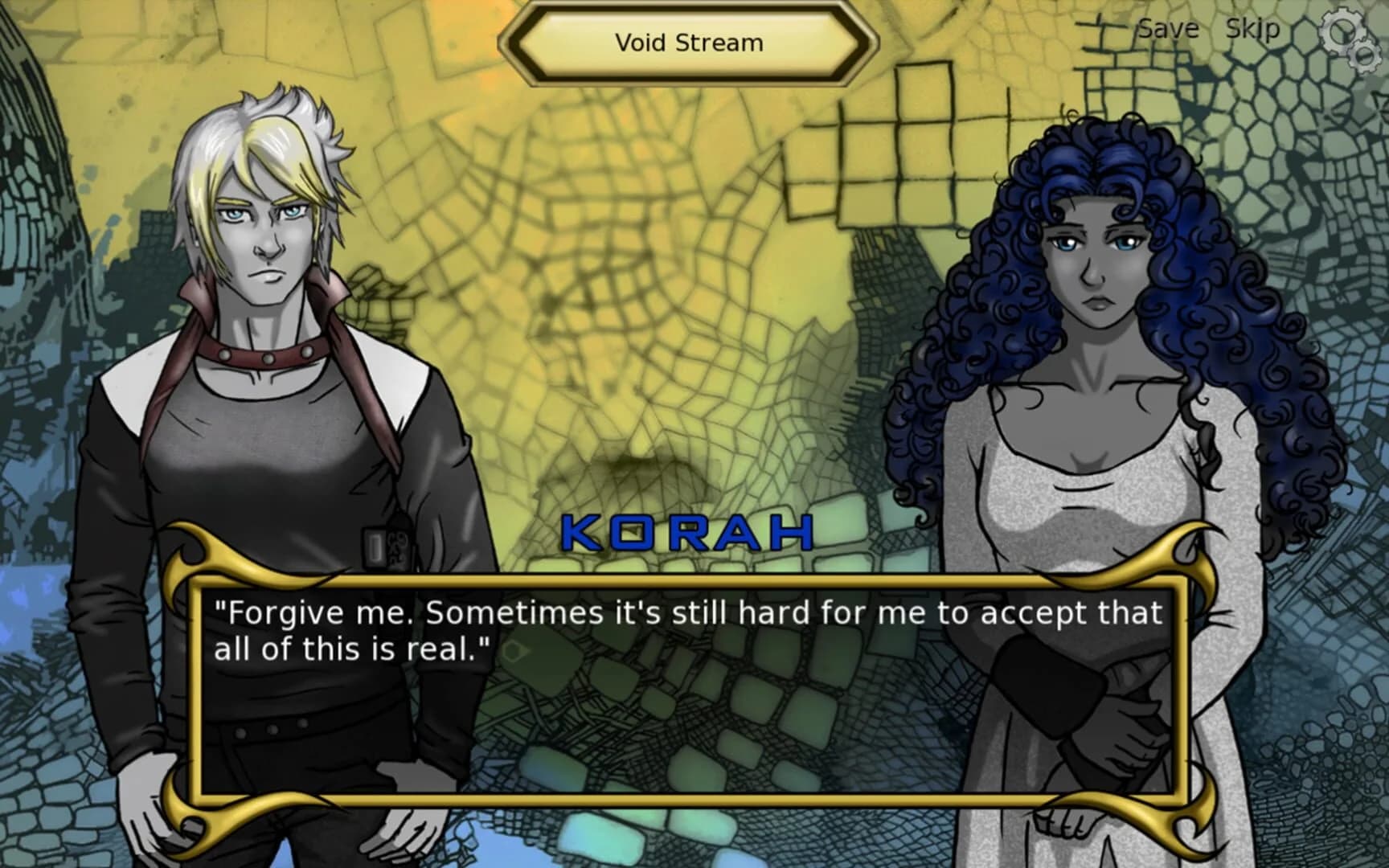Click the larger cog in the gear cluster
The image size is (1389, 868).
click(1342, 30)
